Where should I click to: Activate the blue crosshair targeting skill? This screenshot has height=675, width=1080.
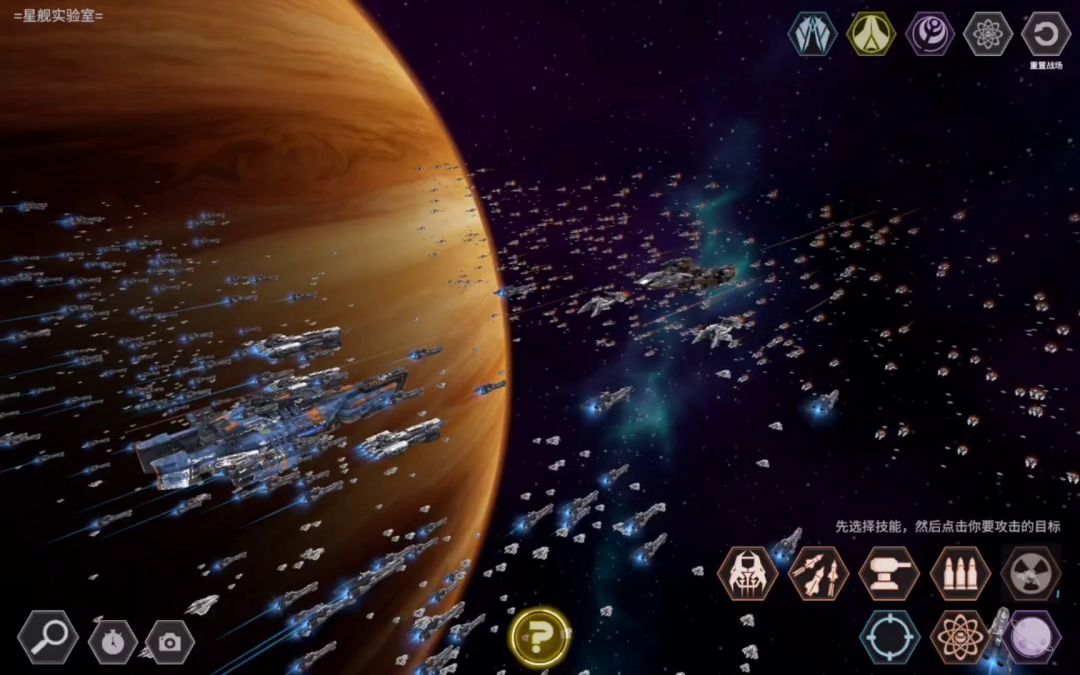pyautogui.click(x=889, y=637)
